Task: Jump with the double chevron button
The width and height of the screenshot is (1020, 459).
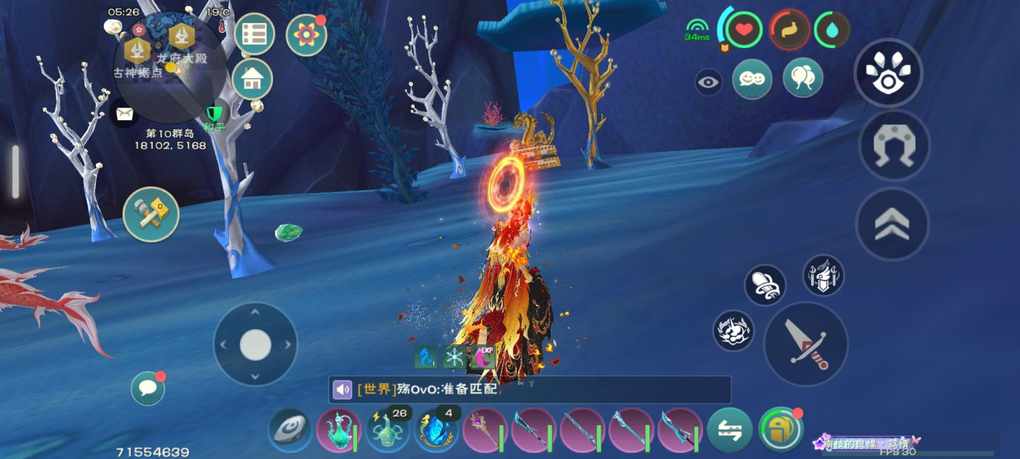Action: [x=891, y=225]
